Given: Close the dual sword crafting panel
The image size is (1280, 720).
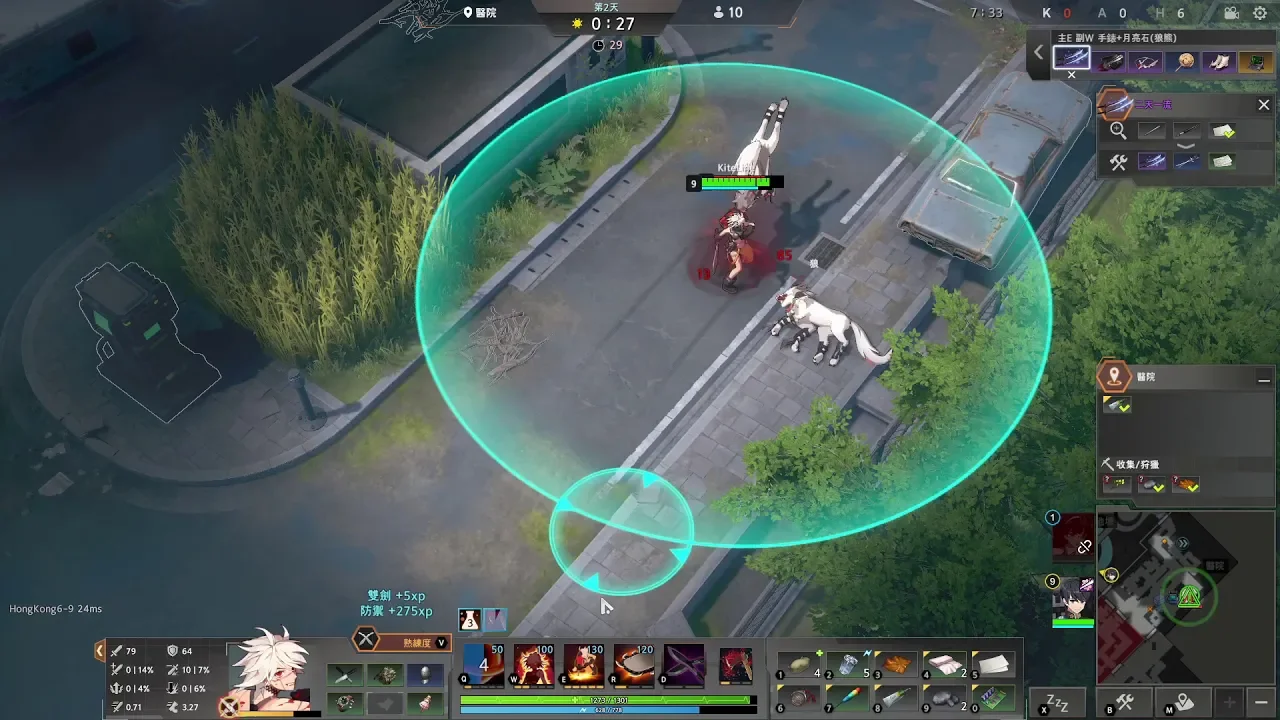Looking at the screenshot, I should (1263, 105).
